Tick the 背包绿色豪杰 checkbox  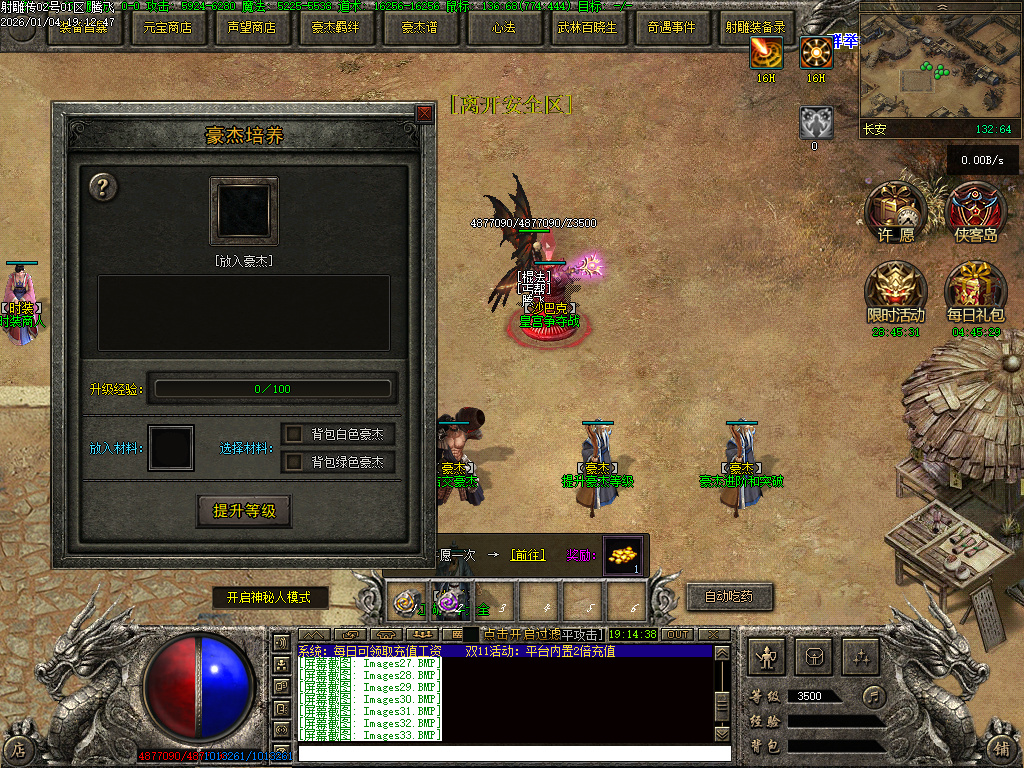(x=294, y=462)
